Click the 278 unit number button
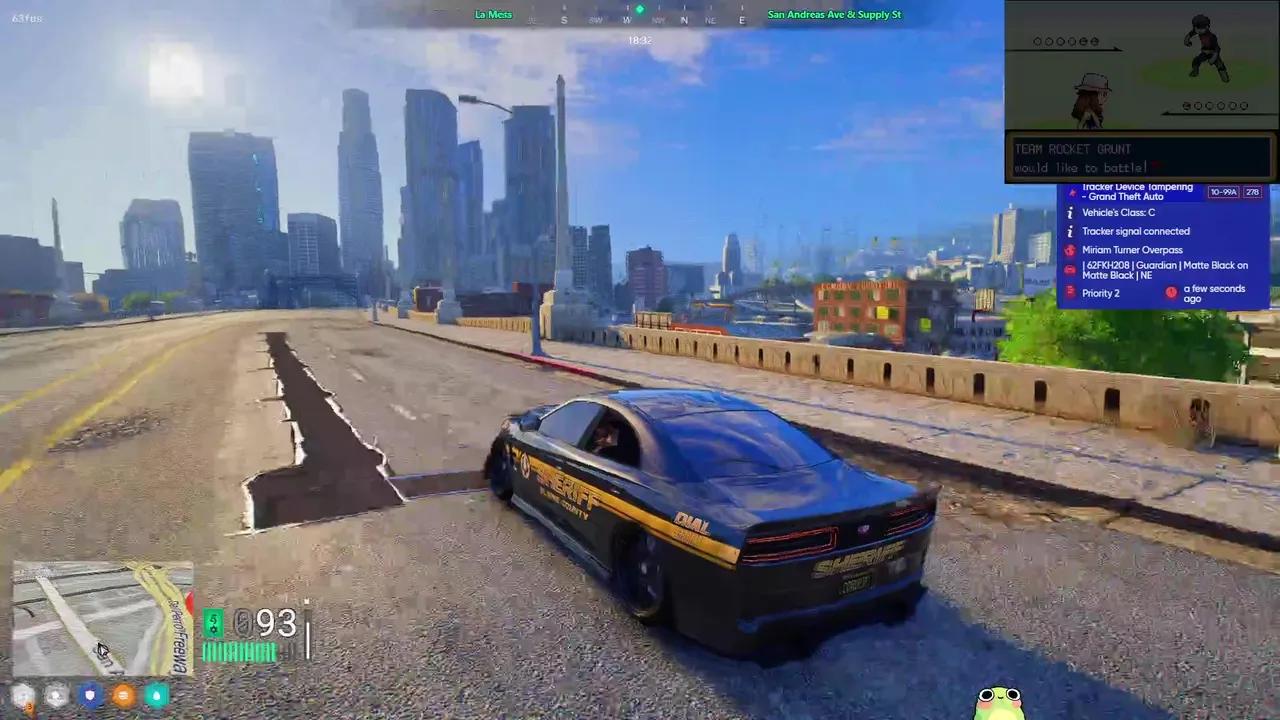 click(x=1252, y=192)
